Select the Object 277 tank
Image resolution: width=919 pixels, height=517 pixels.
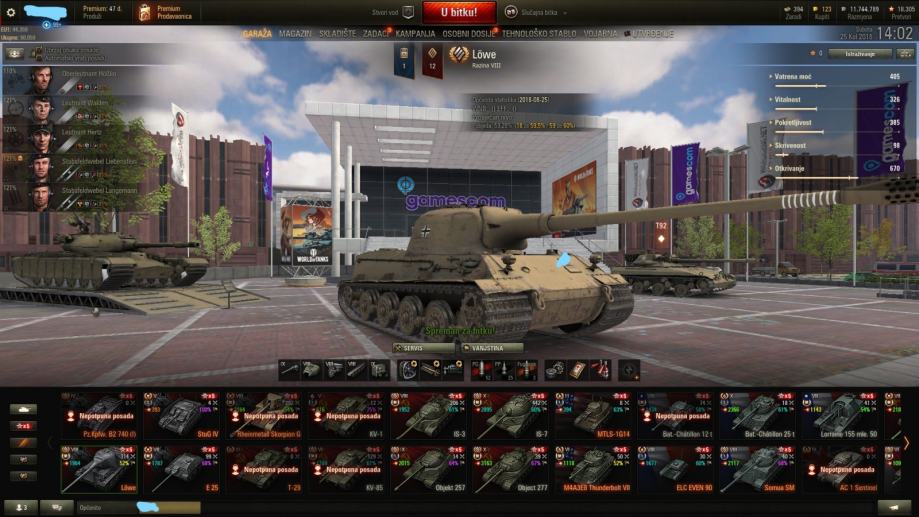coord(512,469)
